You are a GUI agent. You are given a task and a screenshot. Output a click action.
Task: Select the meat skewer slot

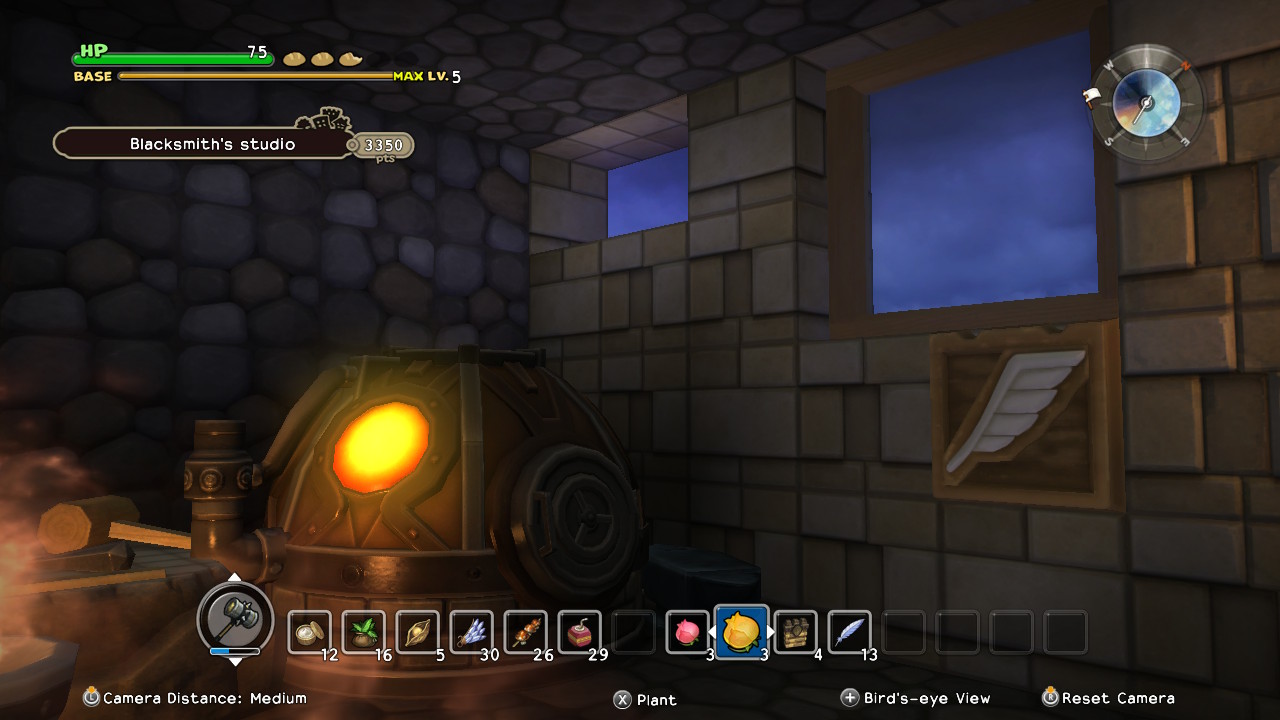(526, 632)
